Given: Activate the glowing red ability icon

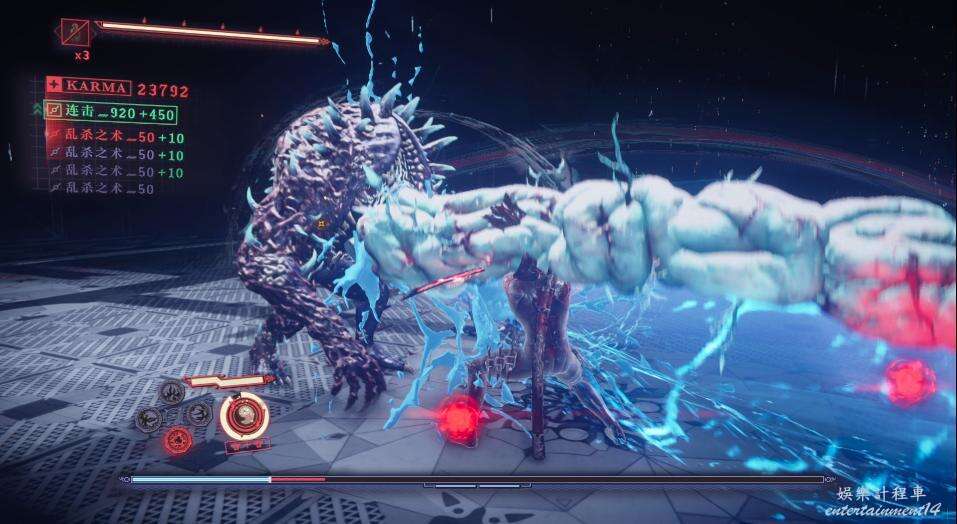Looking at the screenshot, I should point(178,439).
